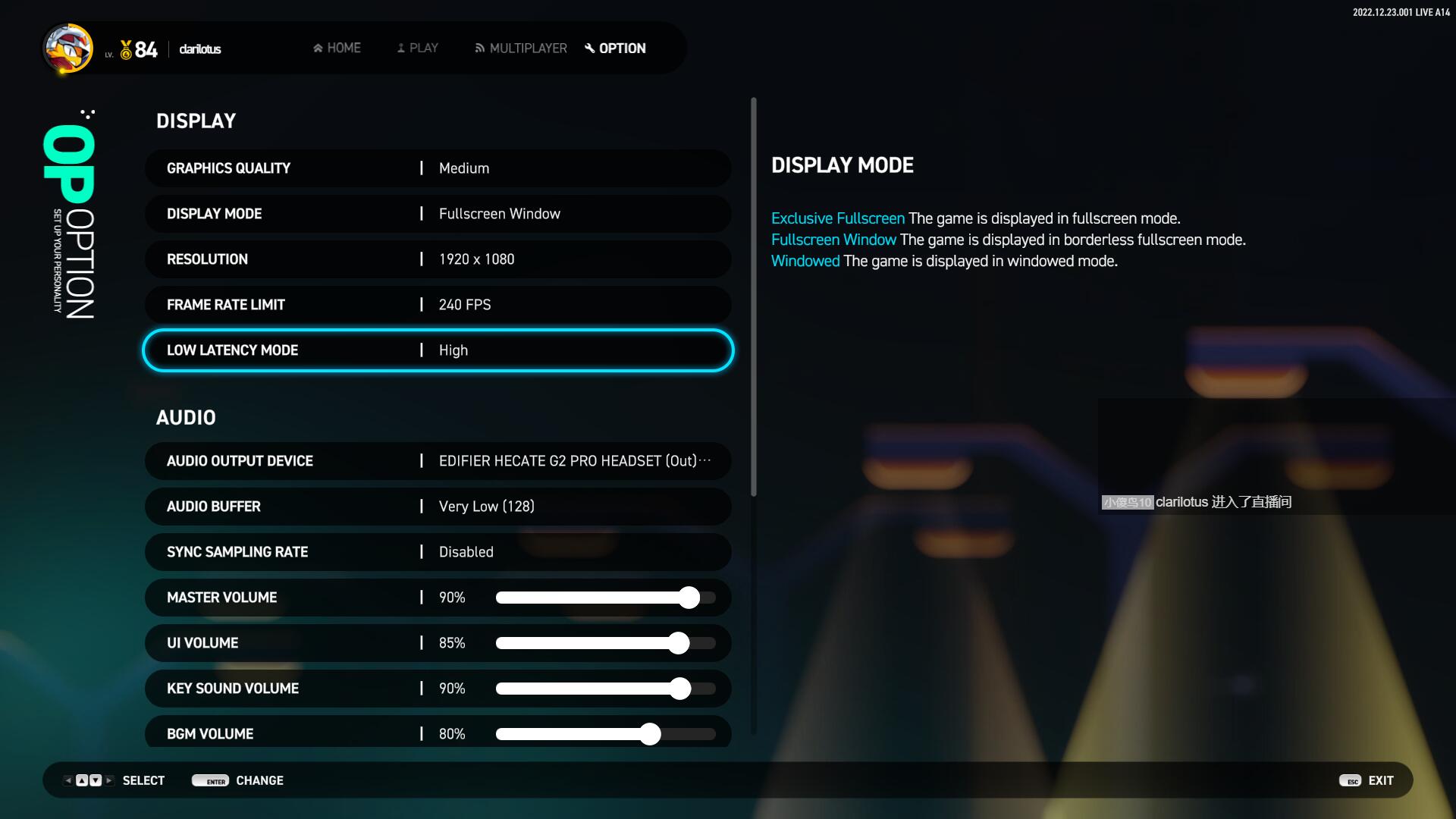Click the player profile avatar
1456x819 pixels.
pyautogui.click(x=68, y=48)
